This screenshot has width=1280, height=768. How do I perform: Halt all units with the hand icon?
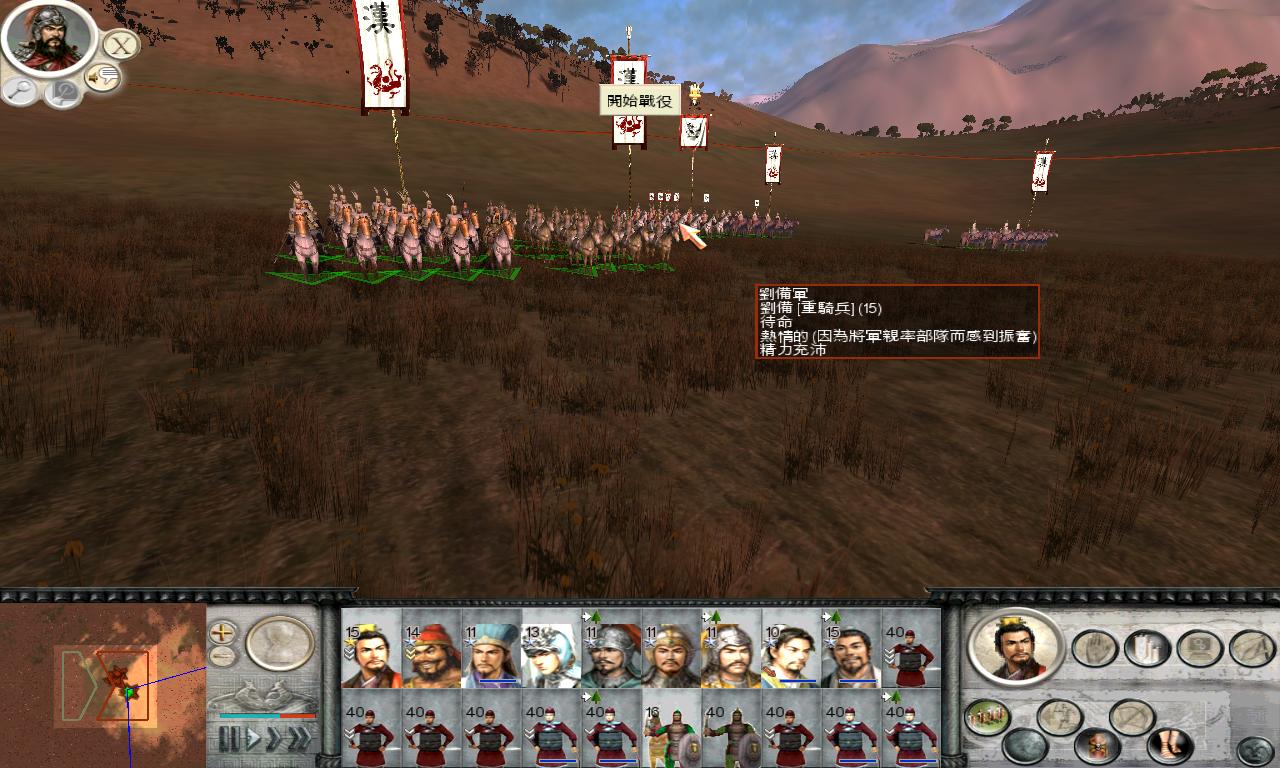[1095, 647]
